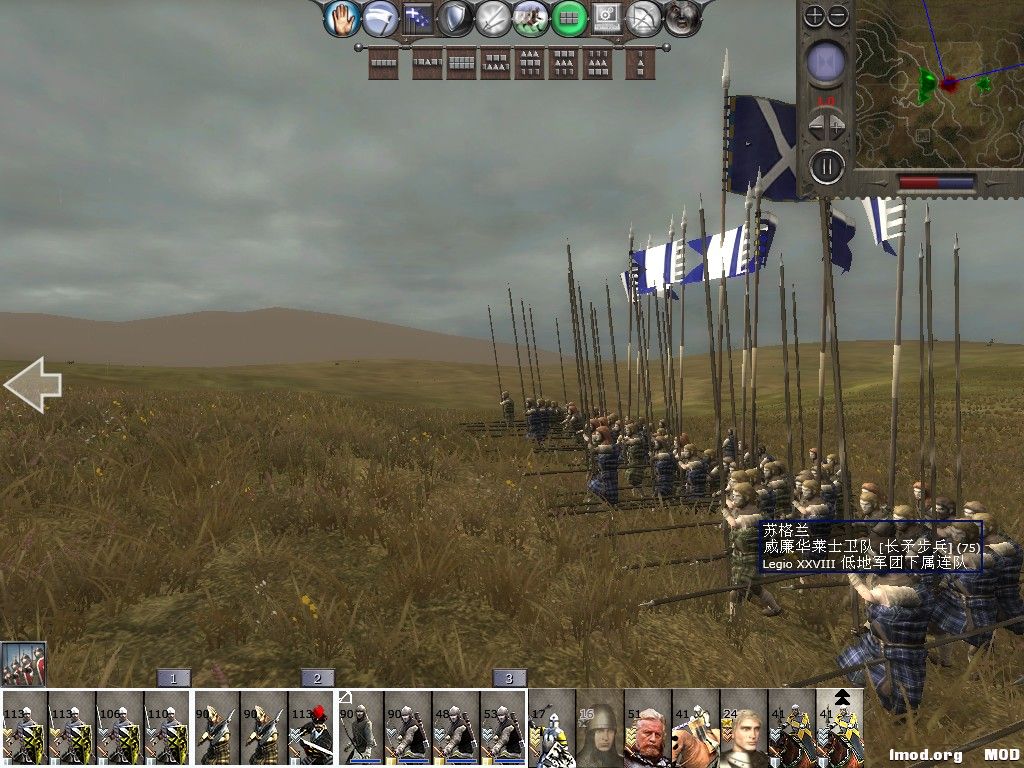Toggle the green formation button
Viewport: 1024px width, 768px height.
[x=569, y=18]
